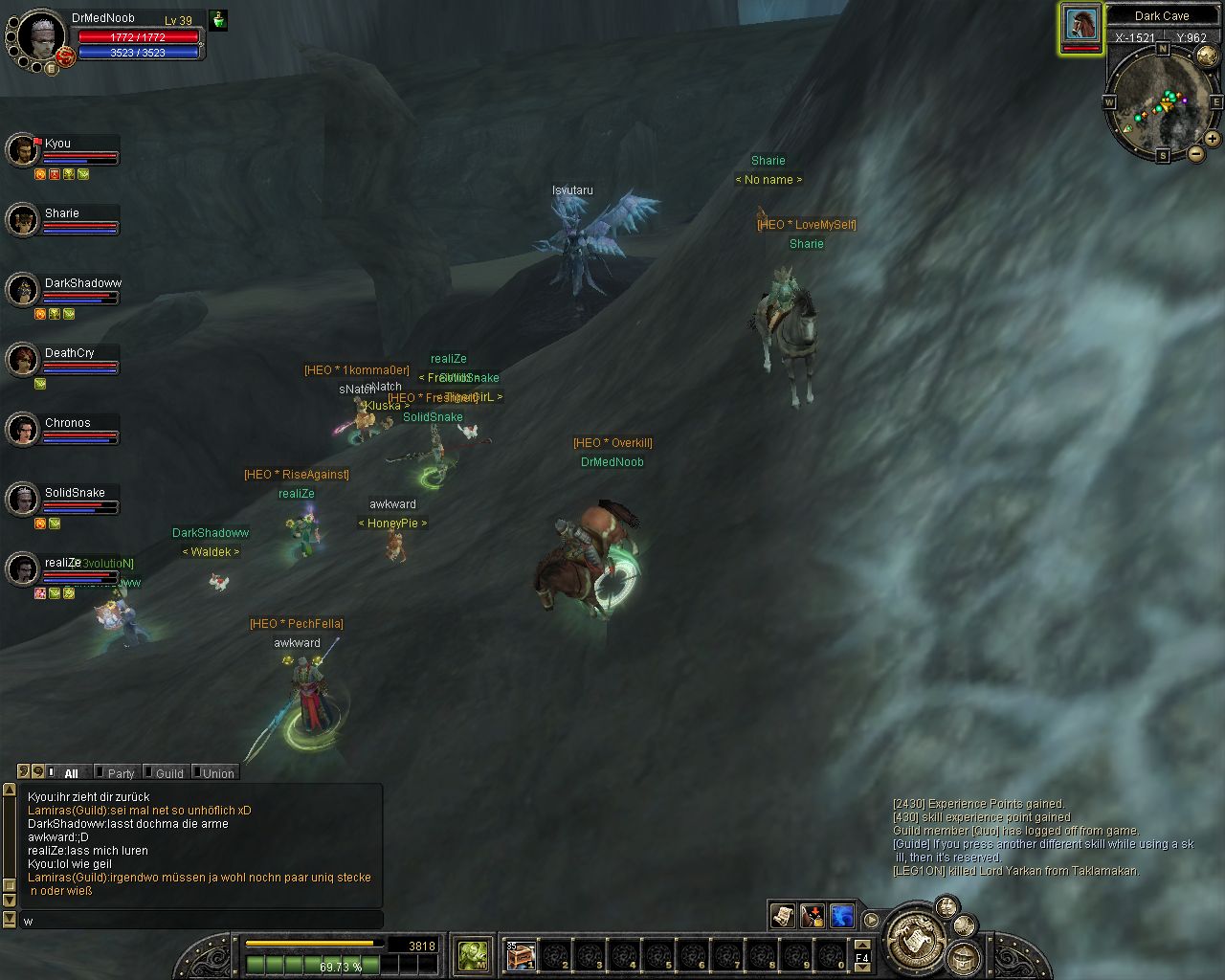1225x980 pixels.
Task: Zoom in the minimap with plus button
Action: (x=1212, y=139)
